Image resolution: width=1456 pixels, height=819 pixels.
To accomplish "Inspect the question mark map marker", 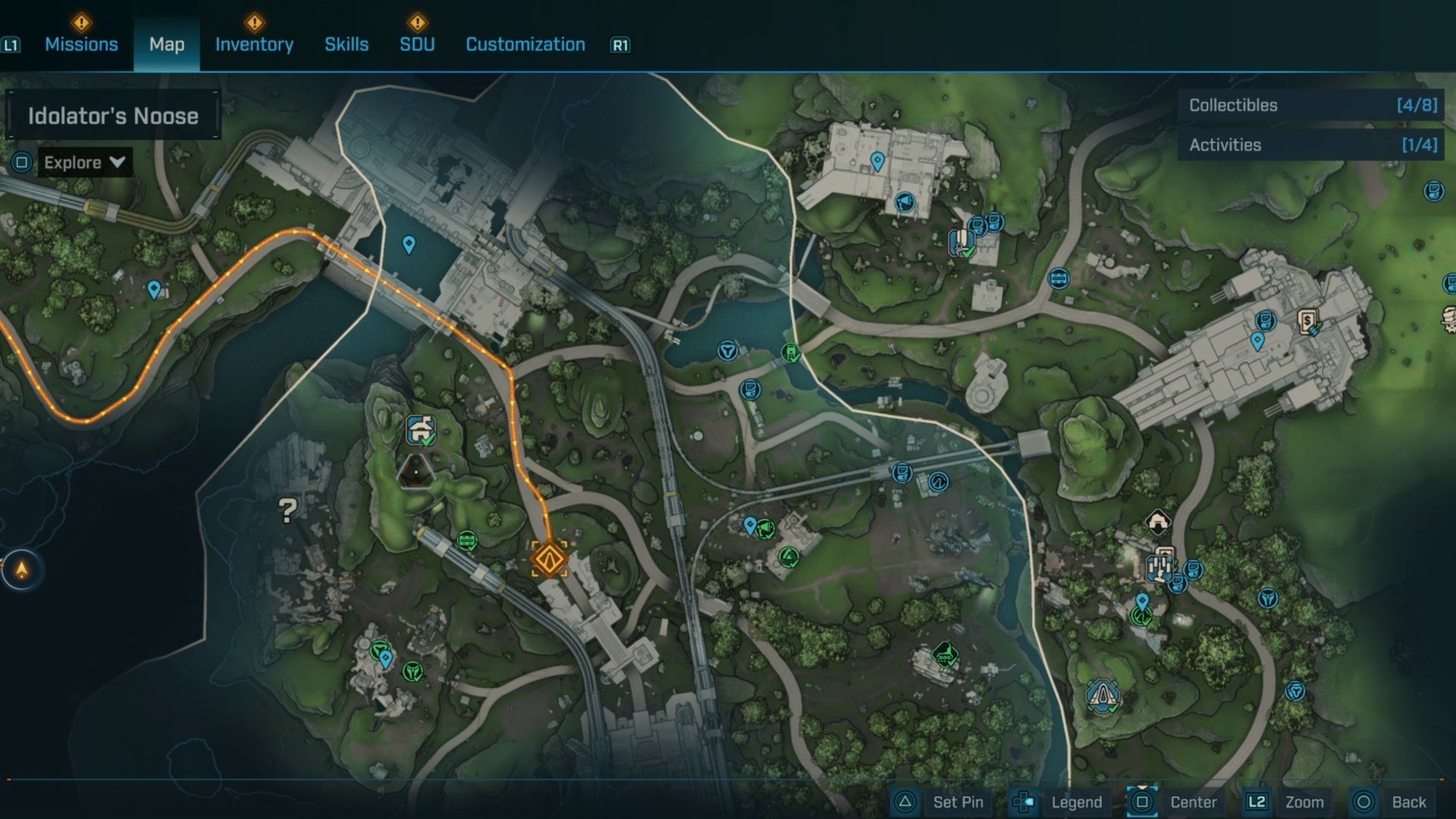I will (x=287, y=510).
